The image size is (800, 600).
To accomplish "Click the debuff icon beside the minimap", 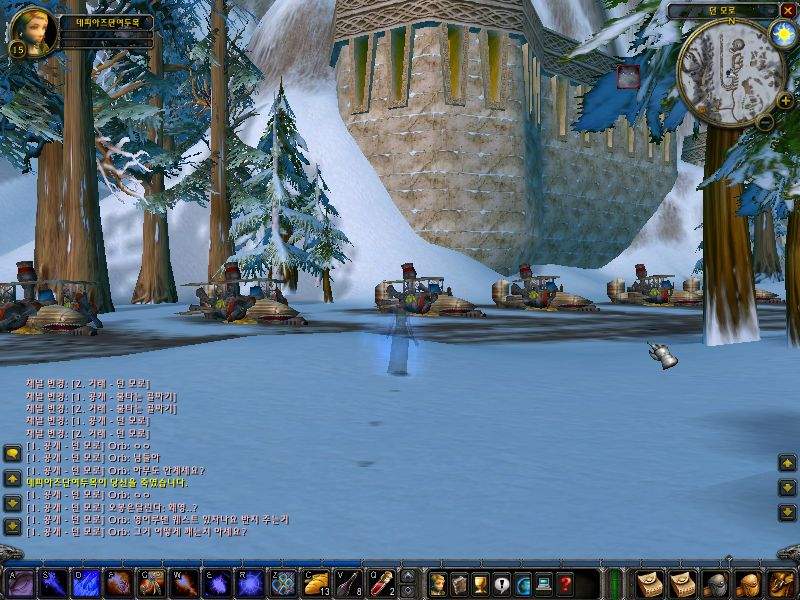I will click(628, 77).
